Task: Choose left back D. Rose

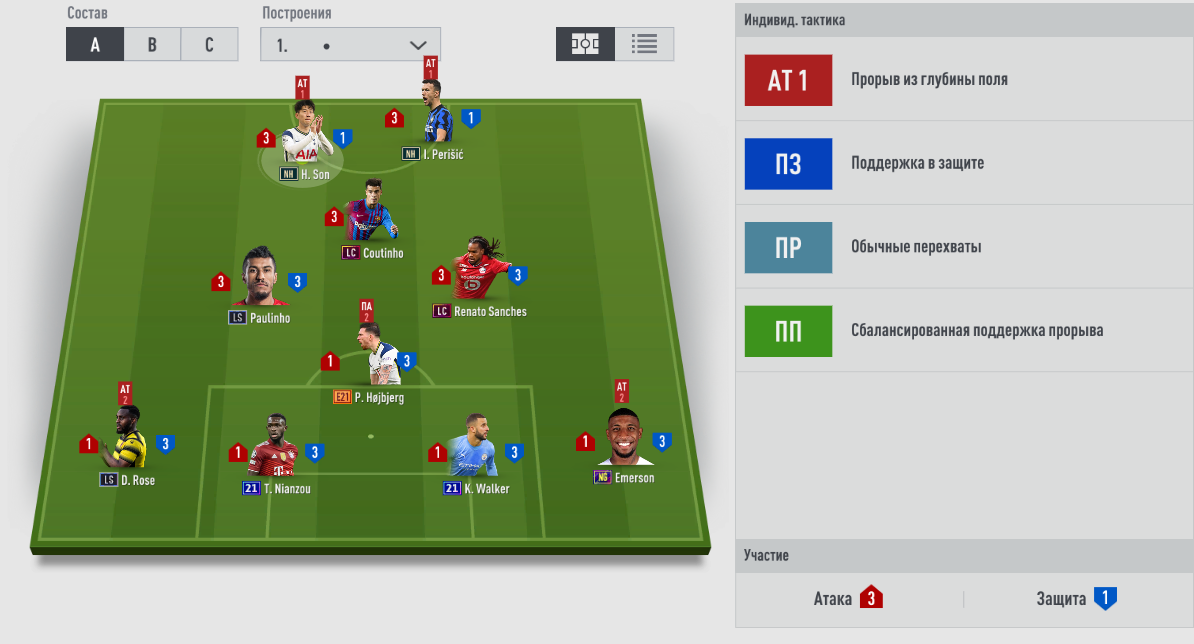Action: click(x=127, y=442)
